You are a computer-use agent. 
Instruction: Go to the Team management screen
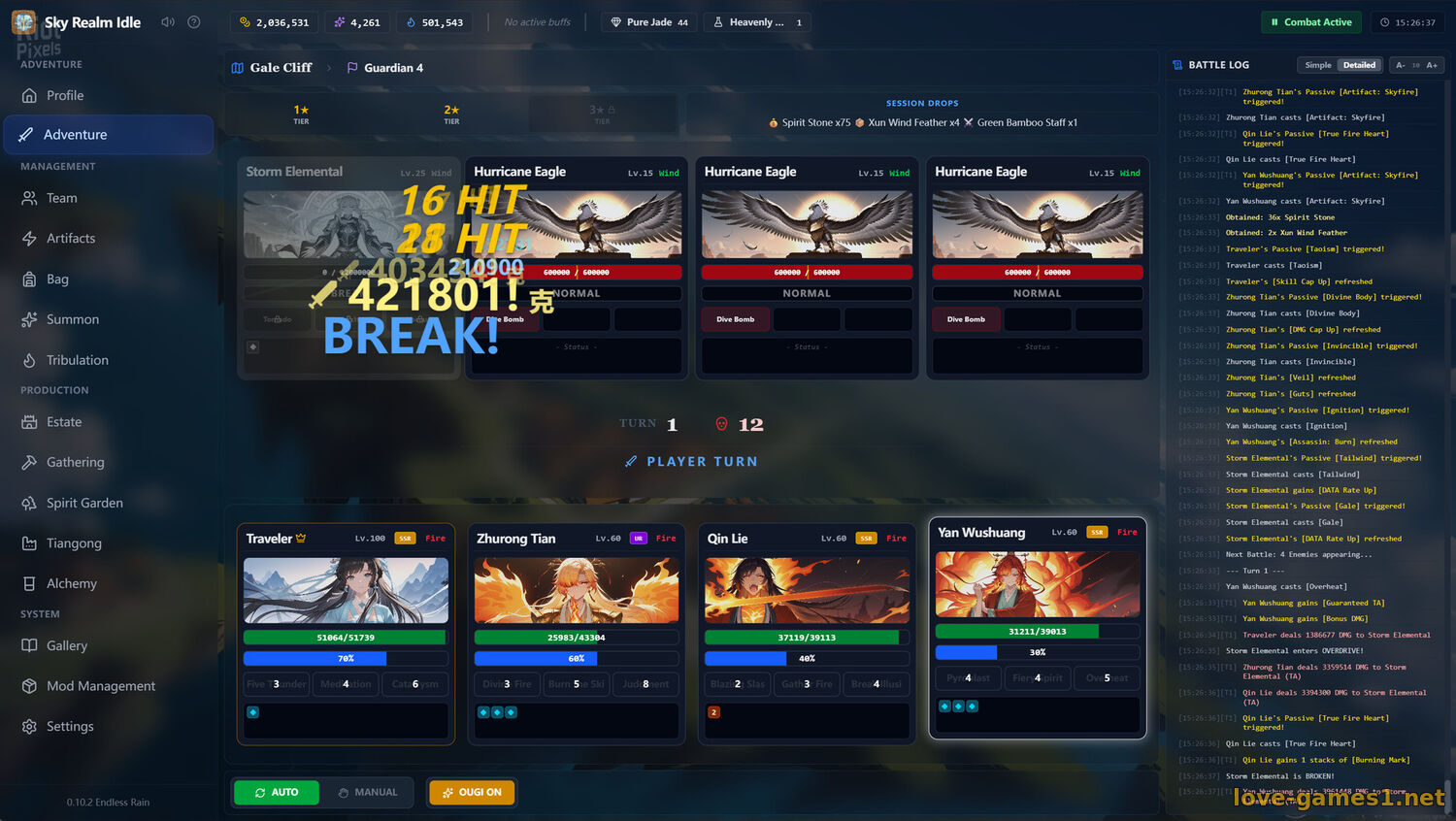click(x=61, y=198)
